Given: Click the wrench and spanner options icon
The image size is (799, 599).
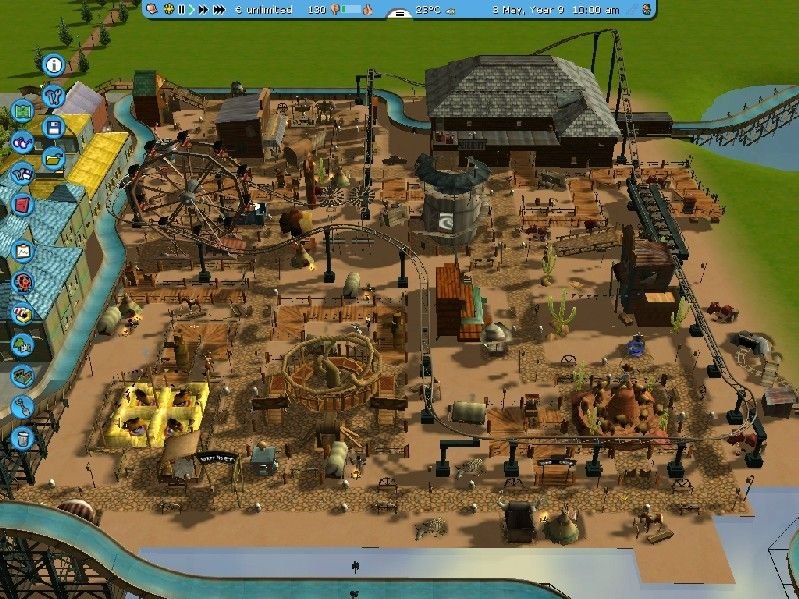Looking at the screenshot, I should pyautogui.click(x=53, y=97).
